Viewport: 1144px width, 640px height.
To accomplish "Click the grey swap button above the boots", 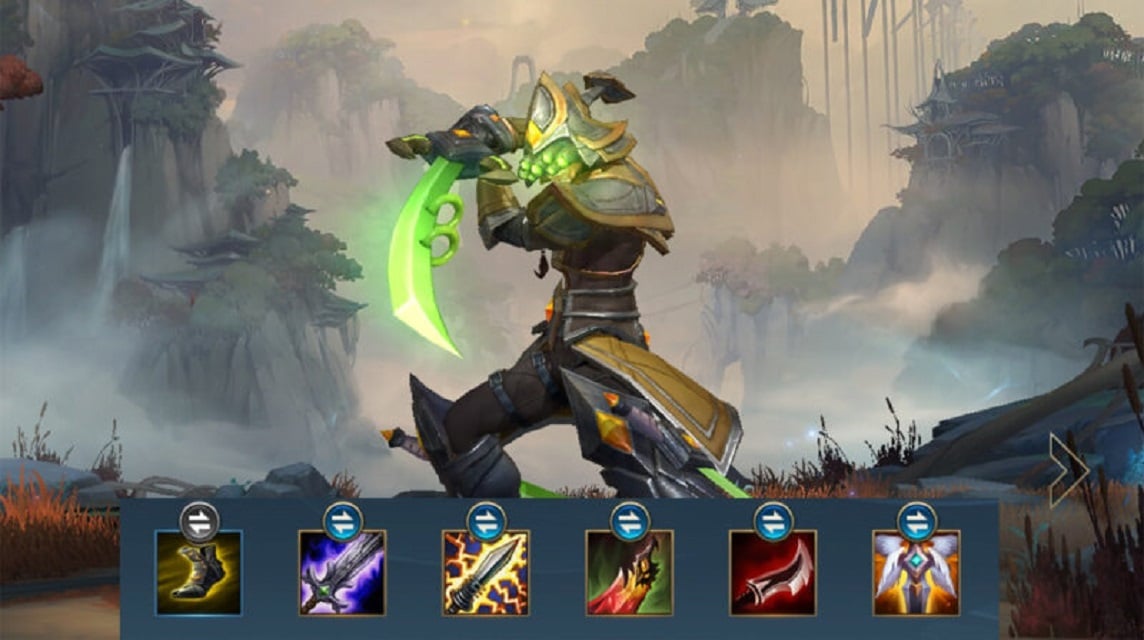I will point(199,522).
